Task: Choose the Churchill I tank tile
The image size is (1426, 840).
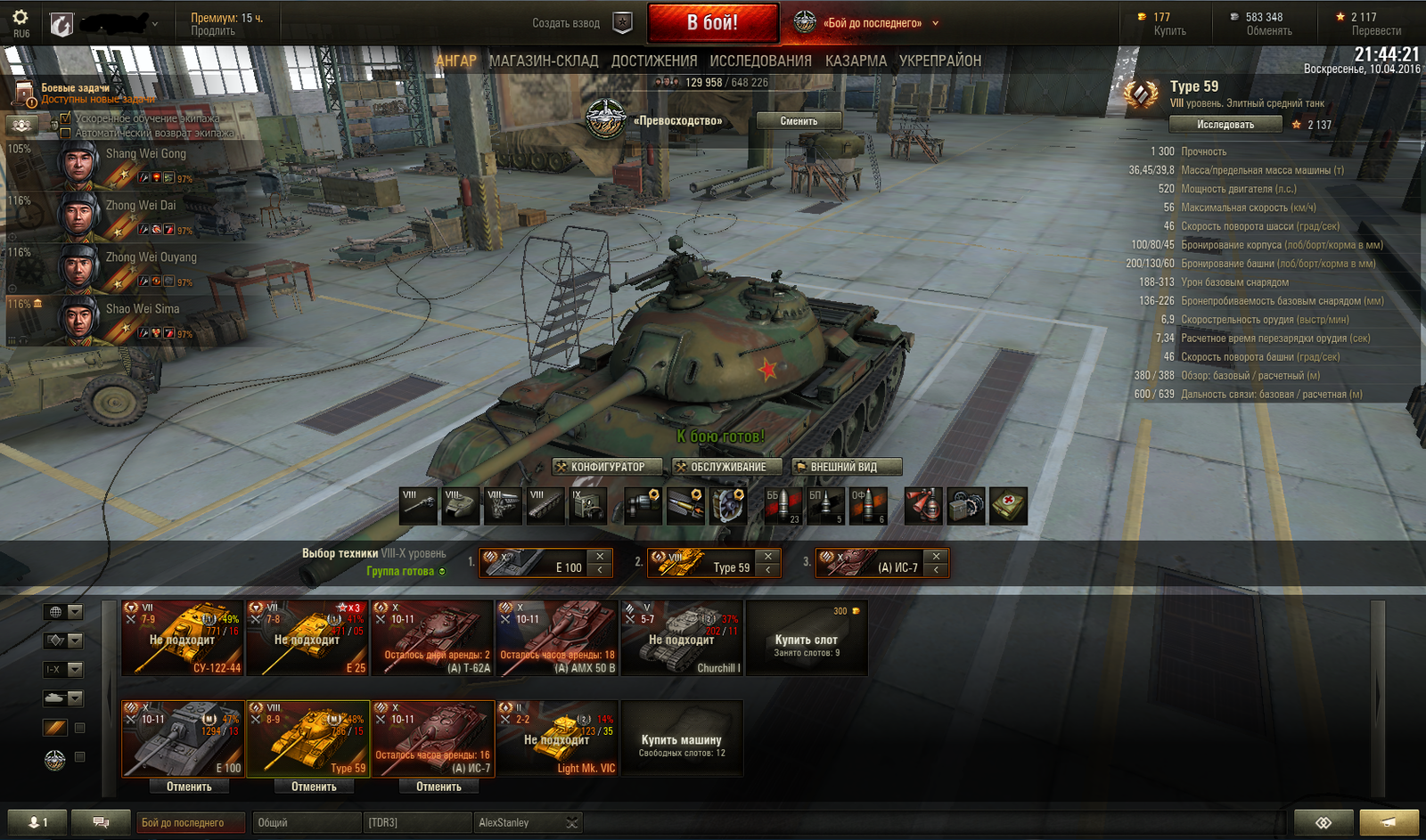Action: [682, 638]
